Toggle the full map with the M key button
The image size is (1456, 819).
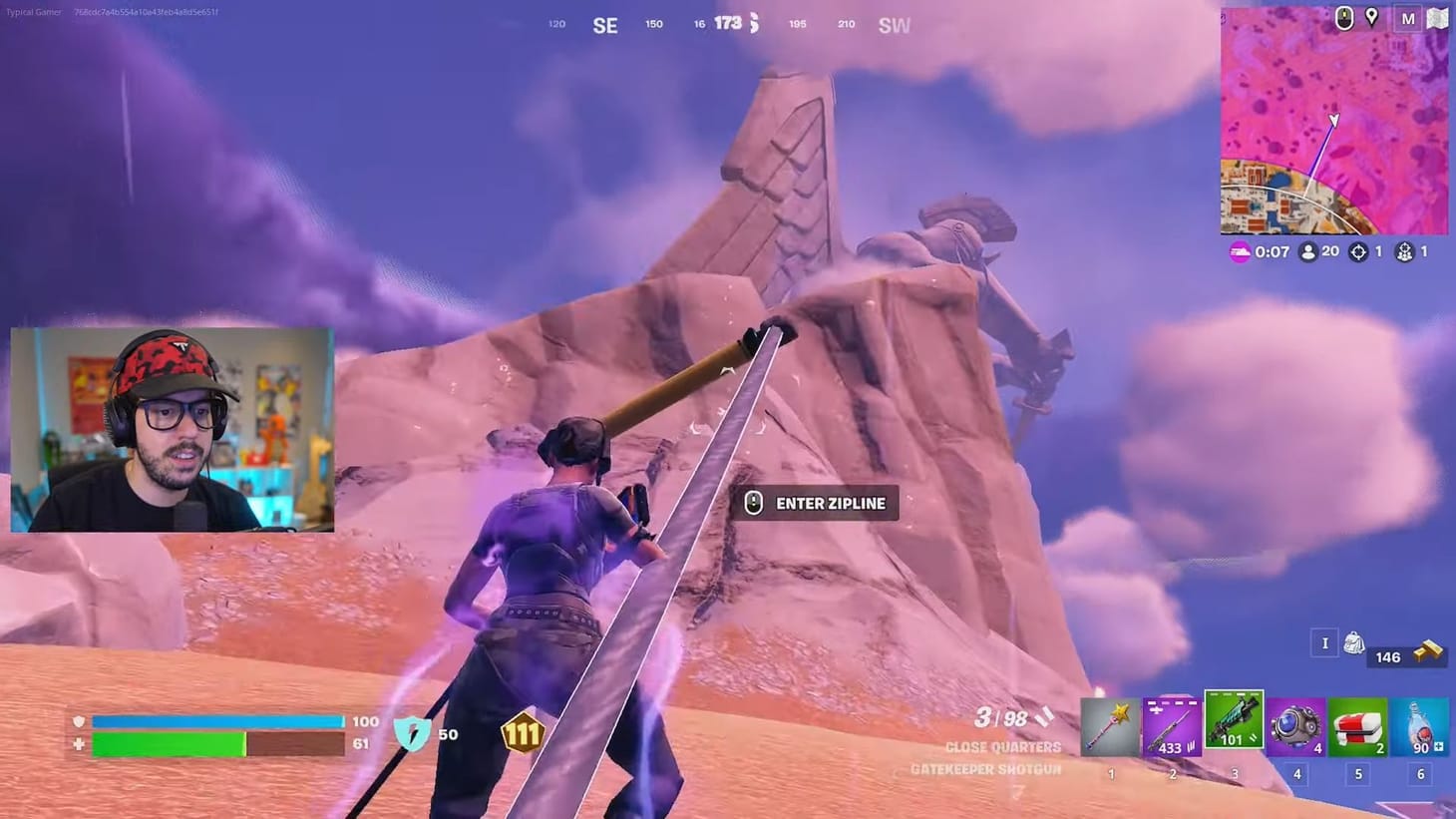coord(1409,18)
